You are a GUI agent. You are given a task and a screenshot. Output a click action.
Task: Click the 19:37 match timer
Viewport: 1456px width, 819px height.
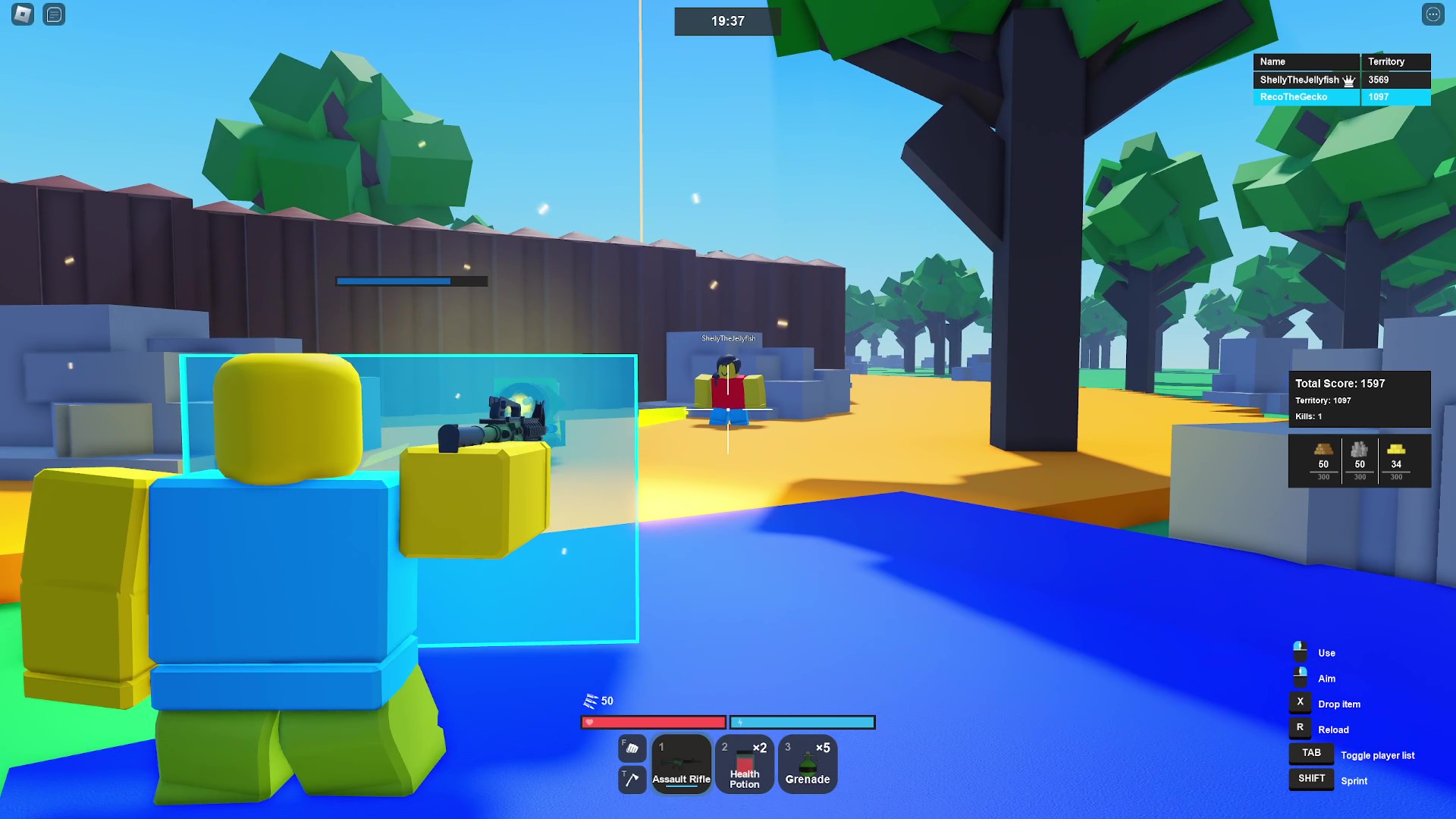[727, 21]
